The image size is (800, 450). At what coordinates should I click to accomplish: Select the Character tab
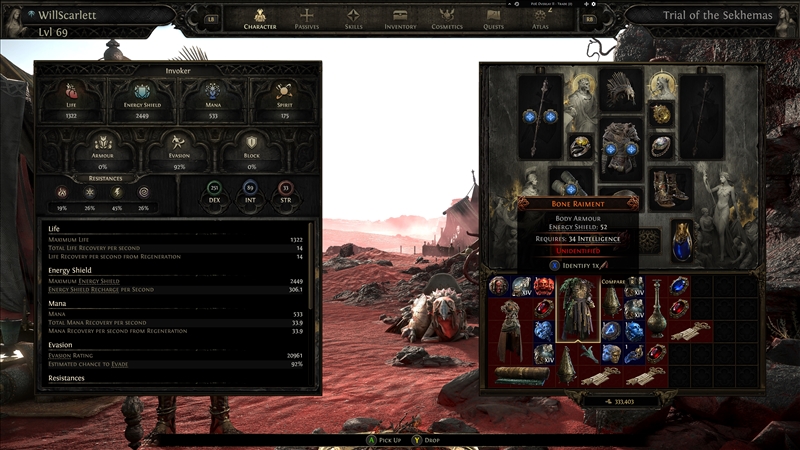(x=260, y=19)
